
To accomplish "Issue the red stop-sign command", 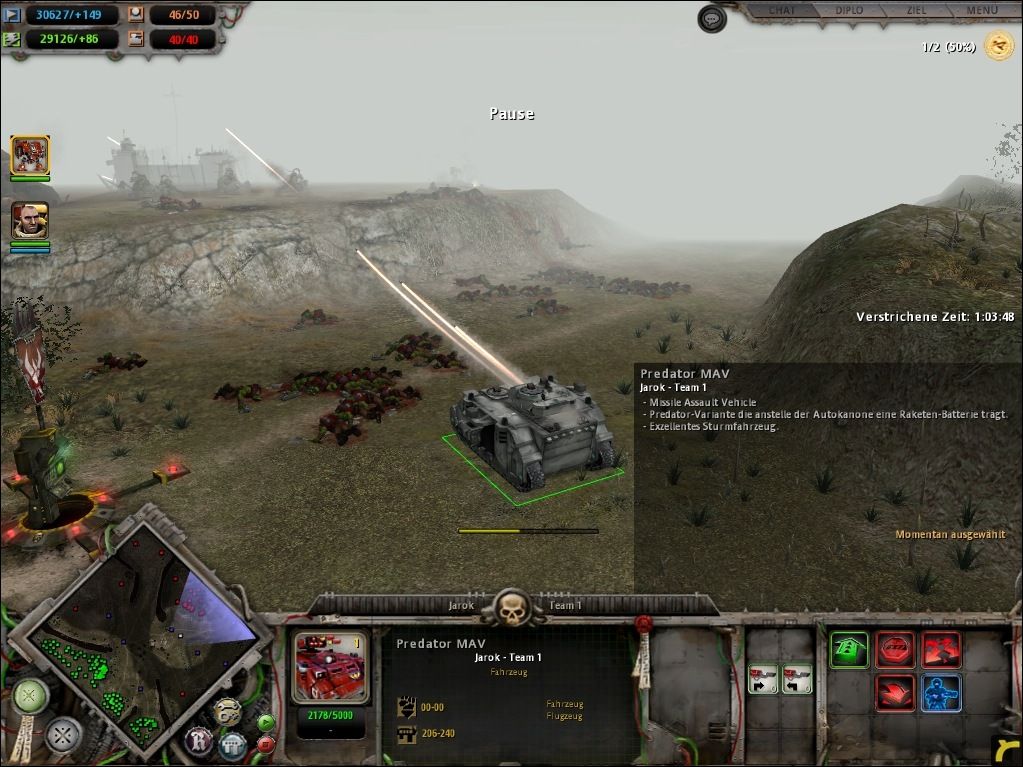I will pos(895,650).
